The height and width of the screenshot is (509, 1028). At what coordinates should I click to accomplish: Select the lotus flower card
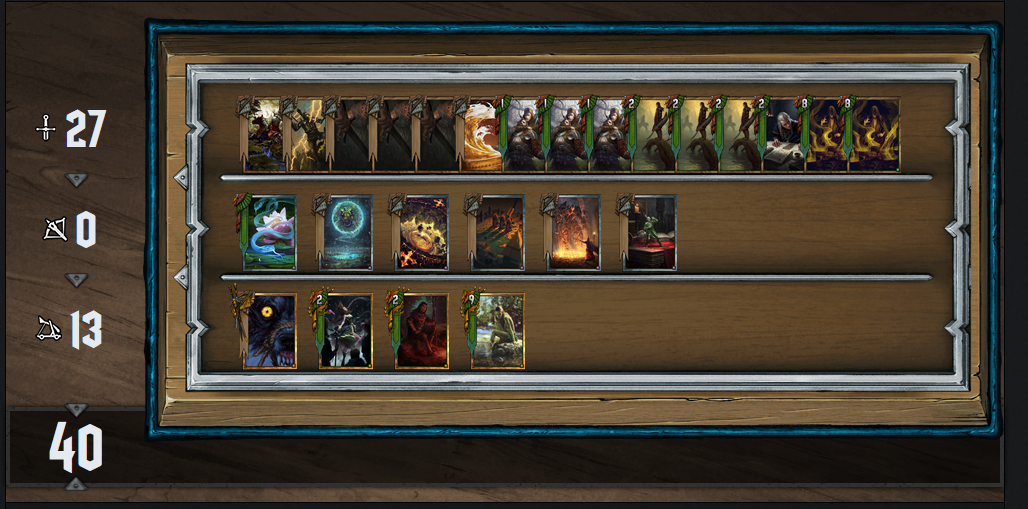pos(270,234)
